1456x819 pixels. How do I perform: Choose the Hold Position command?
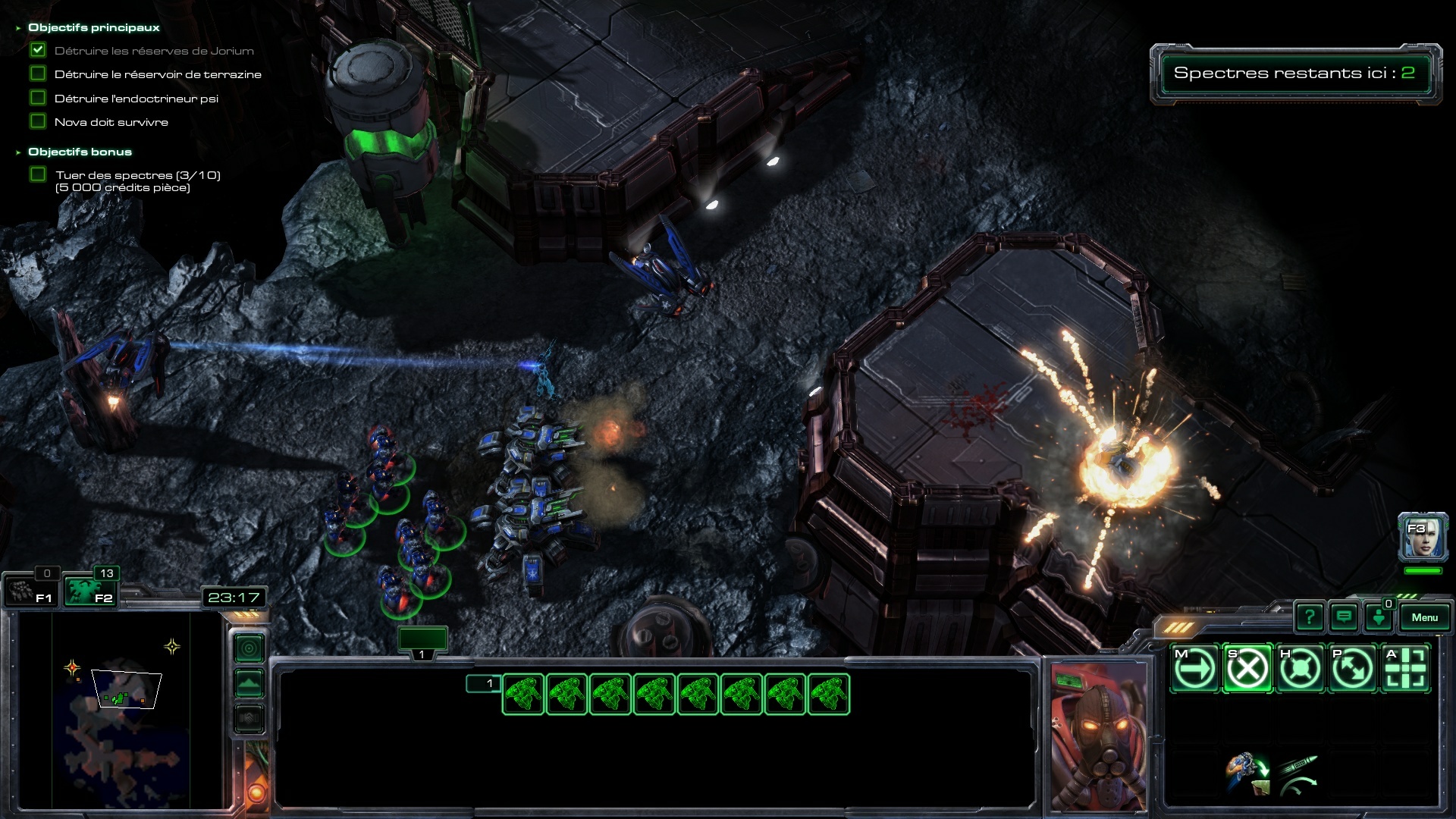point(1300,669)
